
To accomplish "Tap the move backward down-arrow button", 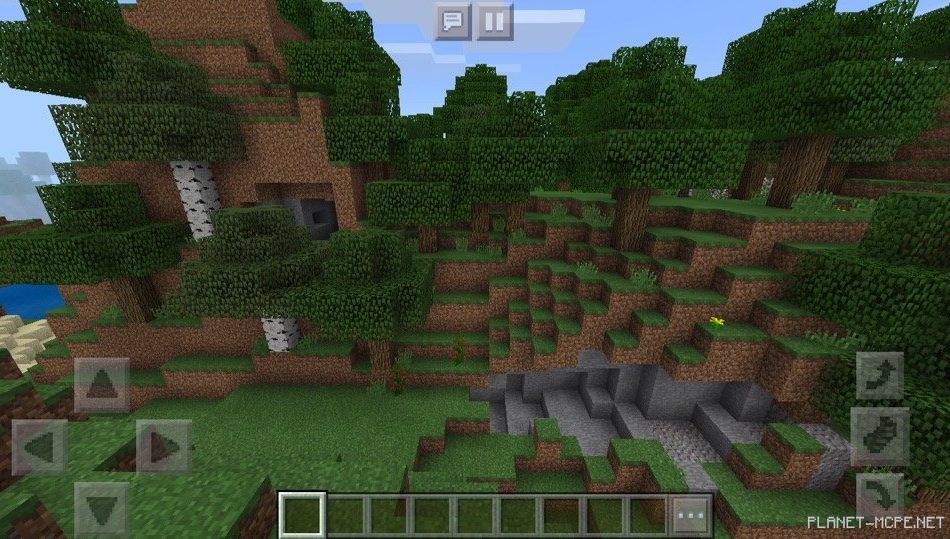I will [x=102, y=509].
